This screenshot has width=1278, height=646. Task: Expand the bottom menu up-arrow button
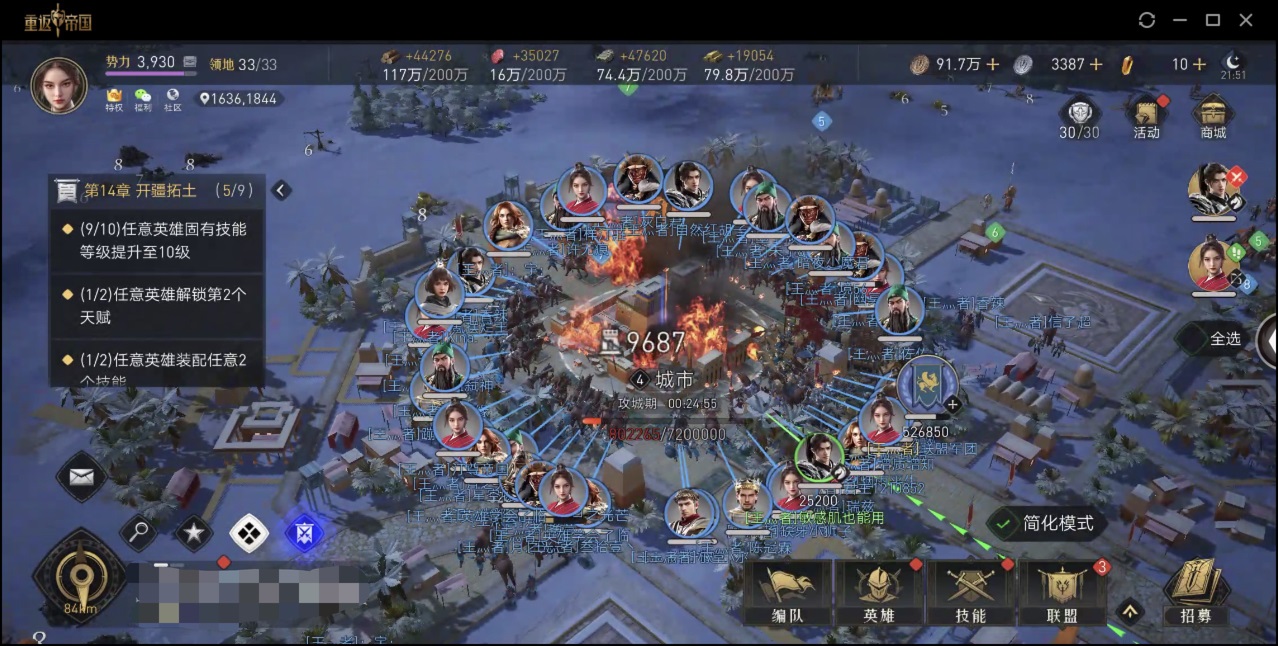coord(1129,610)
